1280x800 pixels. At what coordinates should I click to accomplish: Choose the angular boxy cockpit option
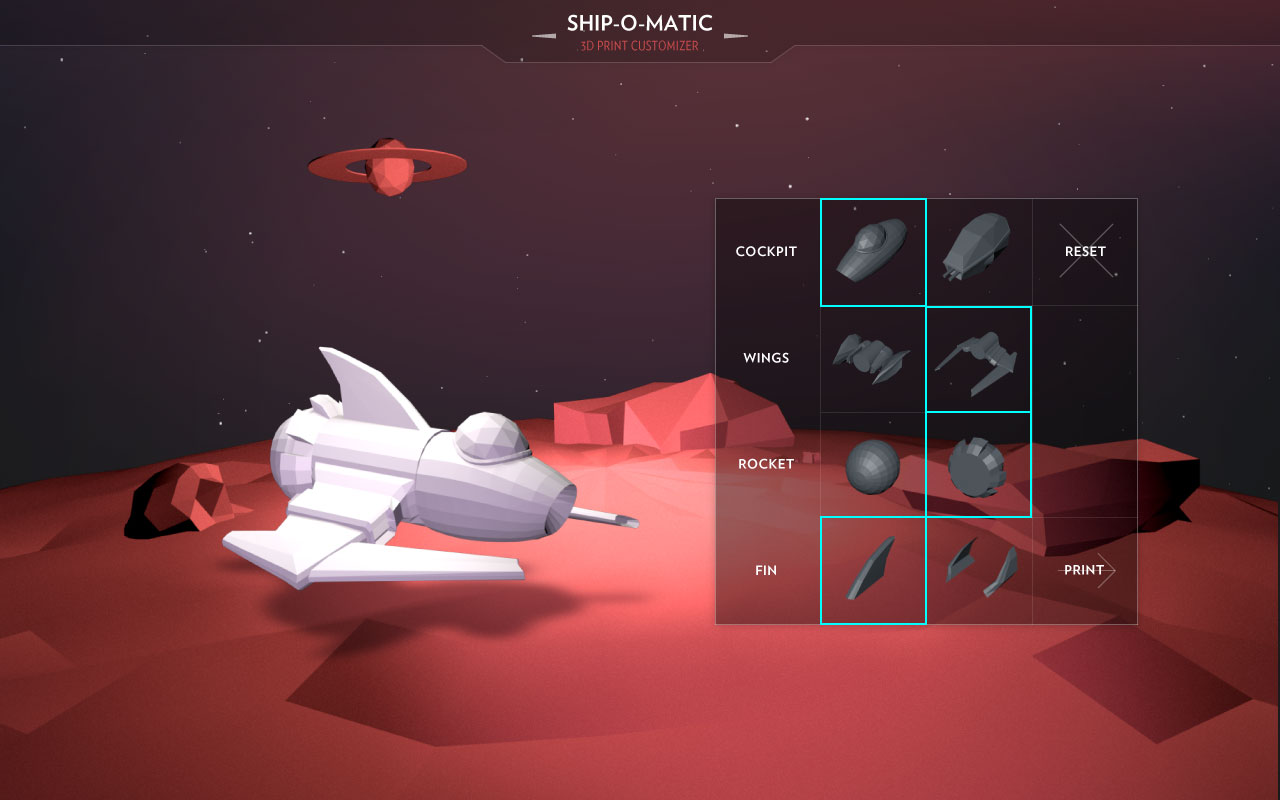979,252
